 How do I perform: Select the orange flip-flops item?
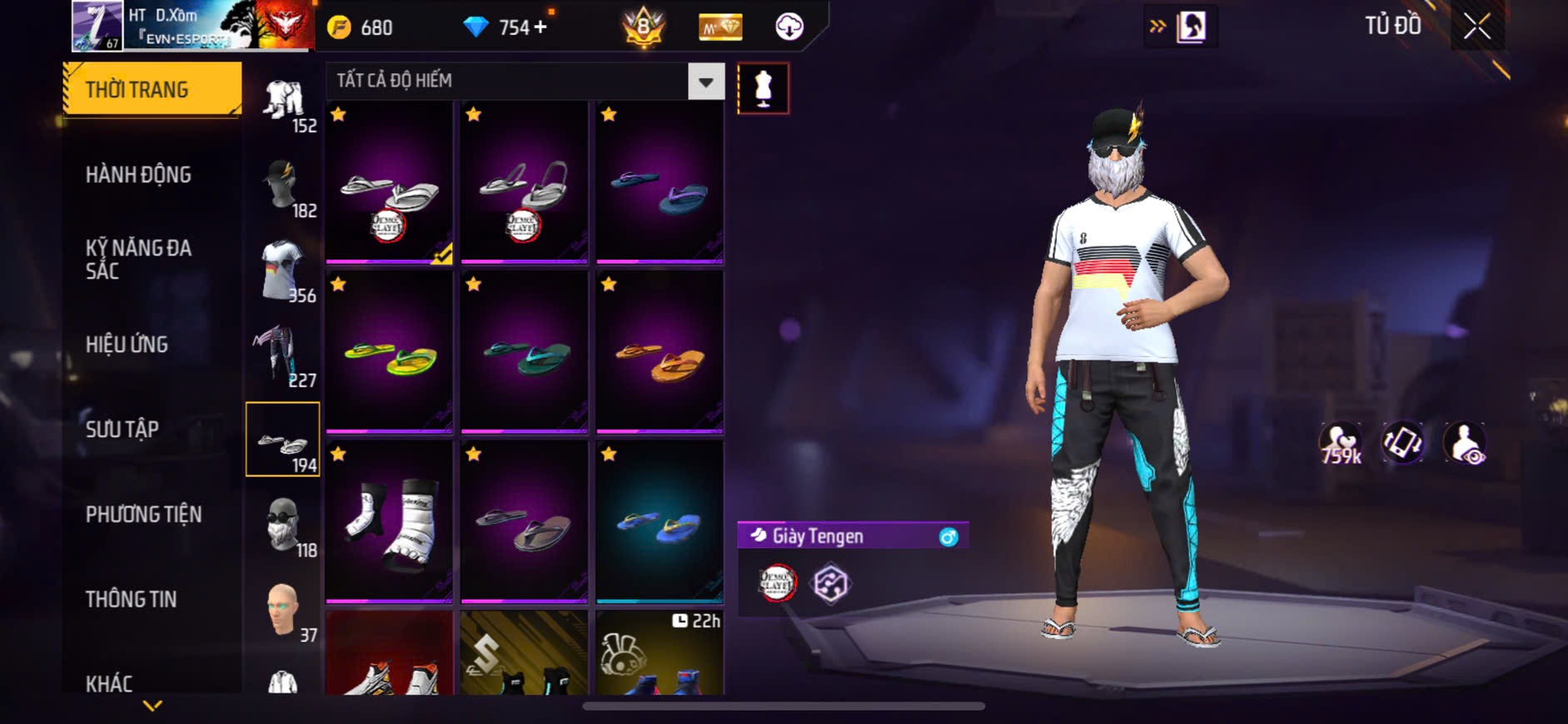(660, 353)
